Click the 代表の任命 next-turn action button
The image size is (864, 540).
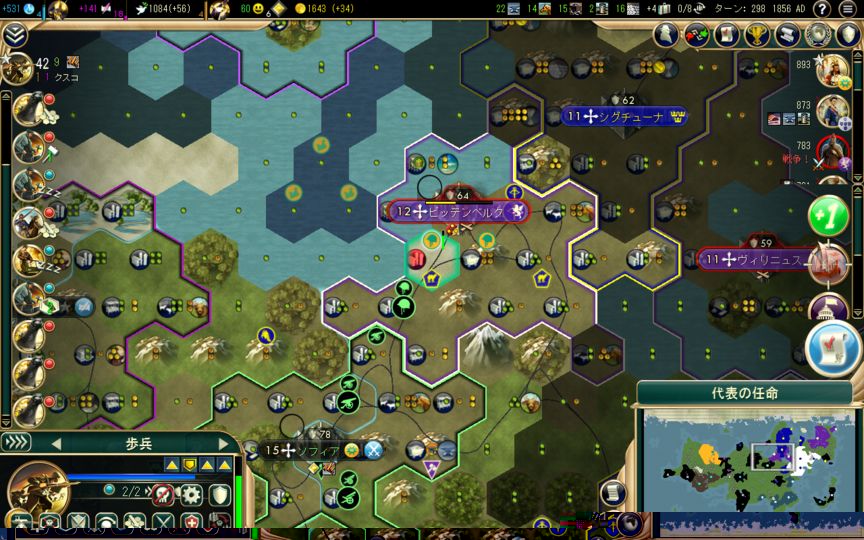(x=744, y=393)
